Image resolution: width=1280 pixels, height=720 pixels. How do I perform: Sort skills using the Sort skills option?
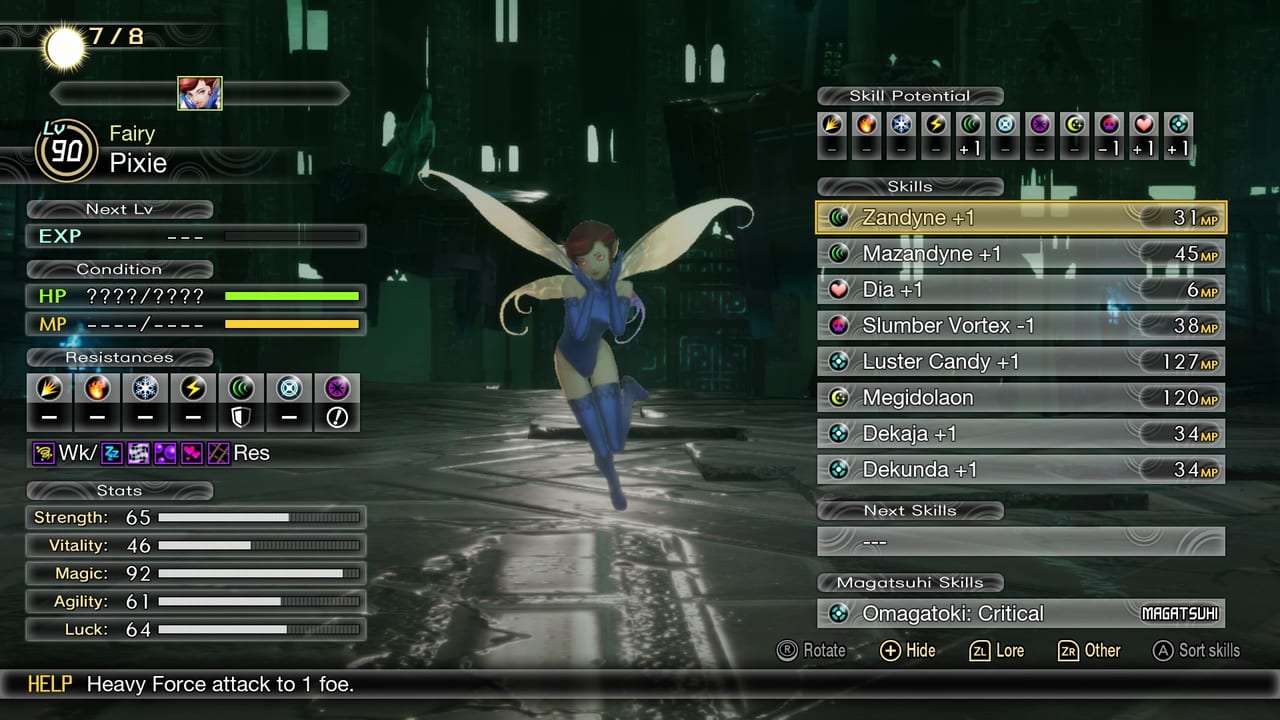[x=1196, y=650]
